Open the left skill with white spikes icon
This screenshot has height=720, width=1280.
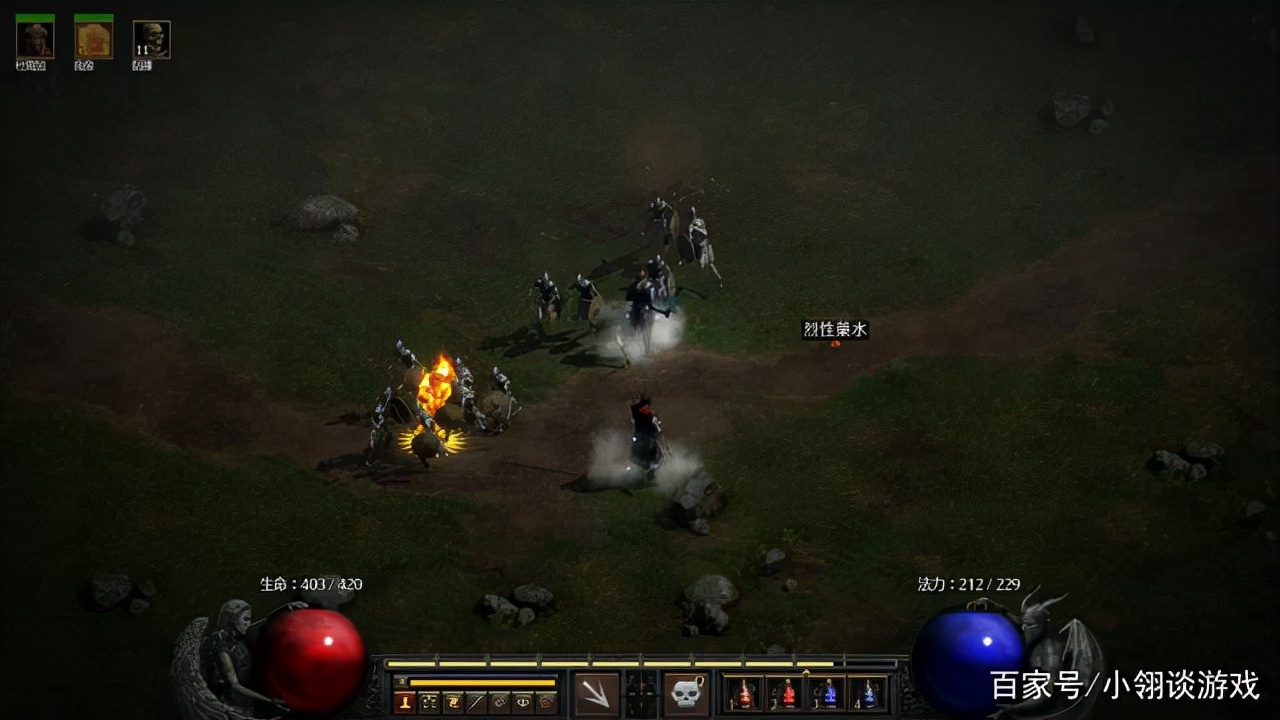pyautogui.click(x=596, y=693)
